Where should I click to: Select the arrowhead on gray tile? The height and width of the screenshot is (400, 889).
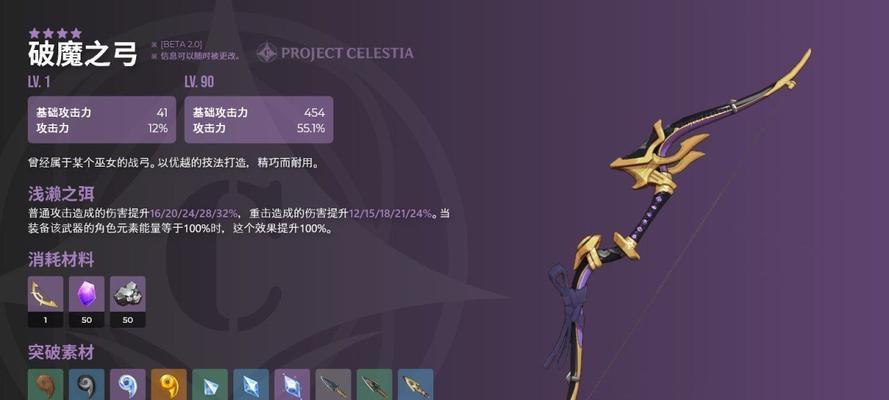point(333,385)
